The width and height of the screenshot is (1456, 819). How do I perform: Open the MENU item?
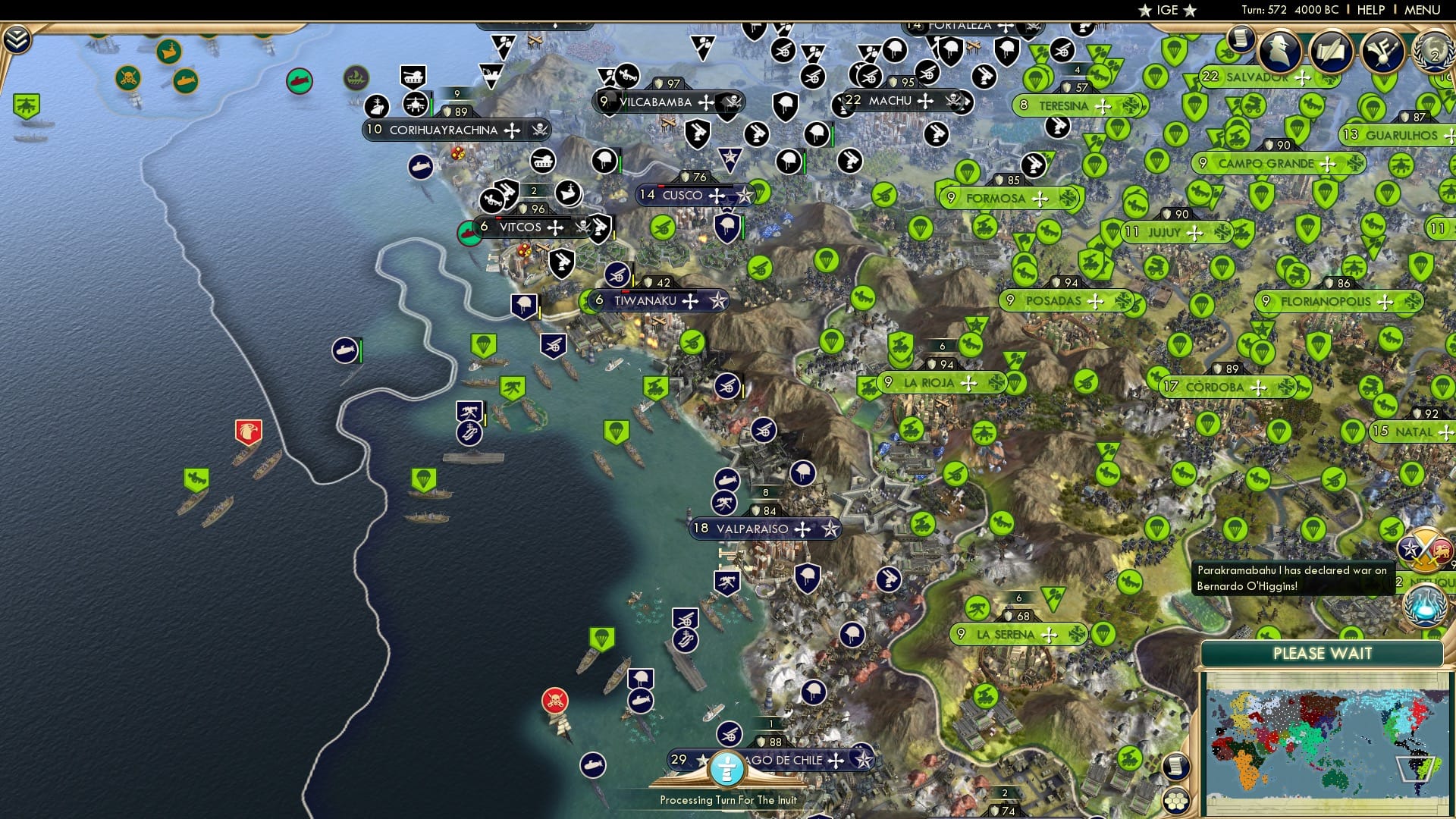(x=1424, y=9)
